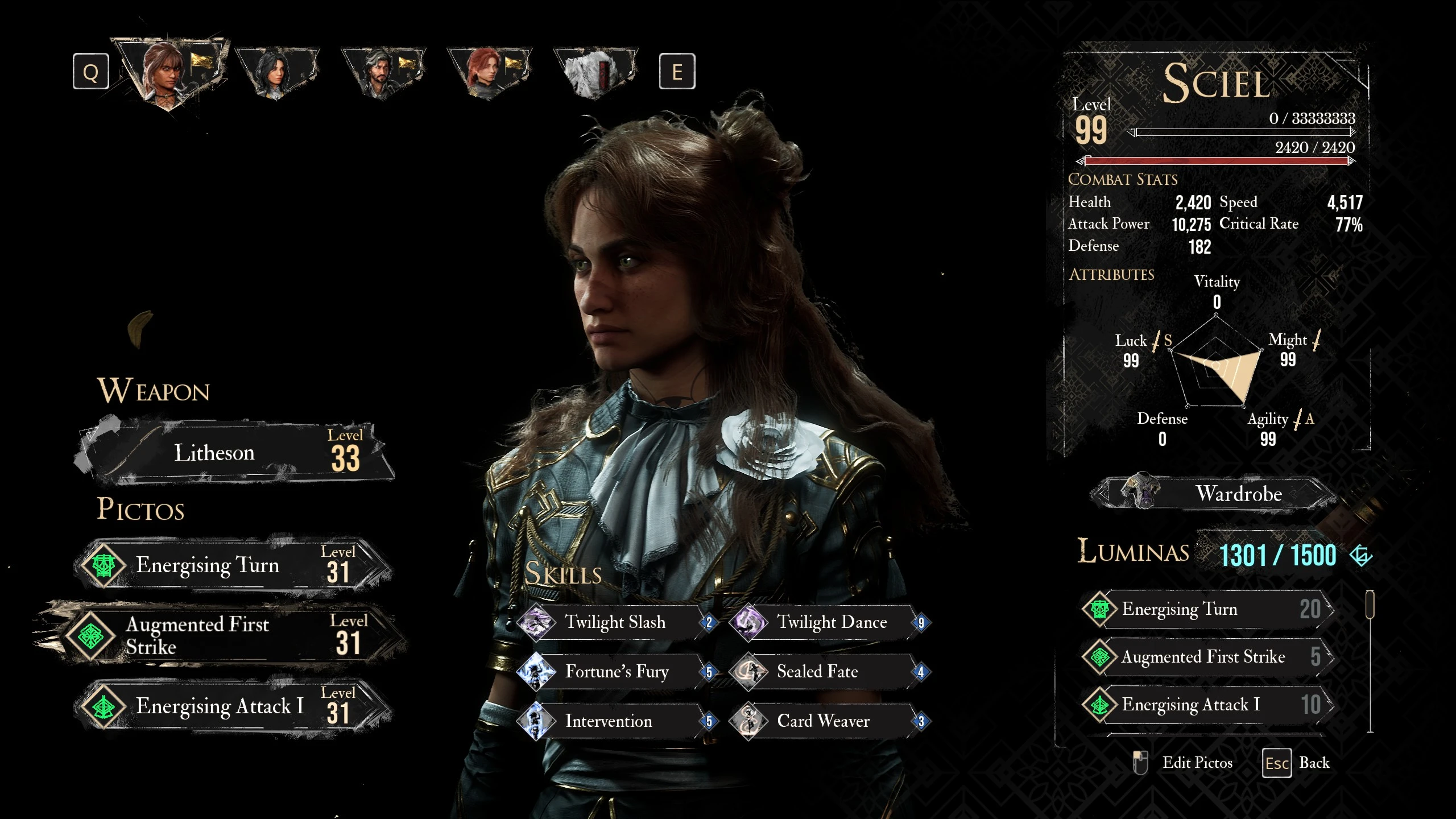Select the Litheson weapon slot
This screenshot has height=819, width=1456.
233,453
